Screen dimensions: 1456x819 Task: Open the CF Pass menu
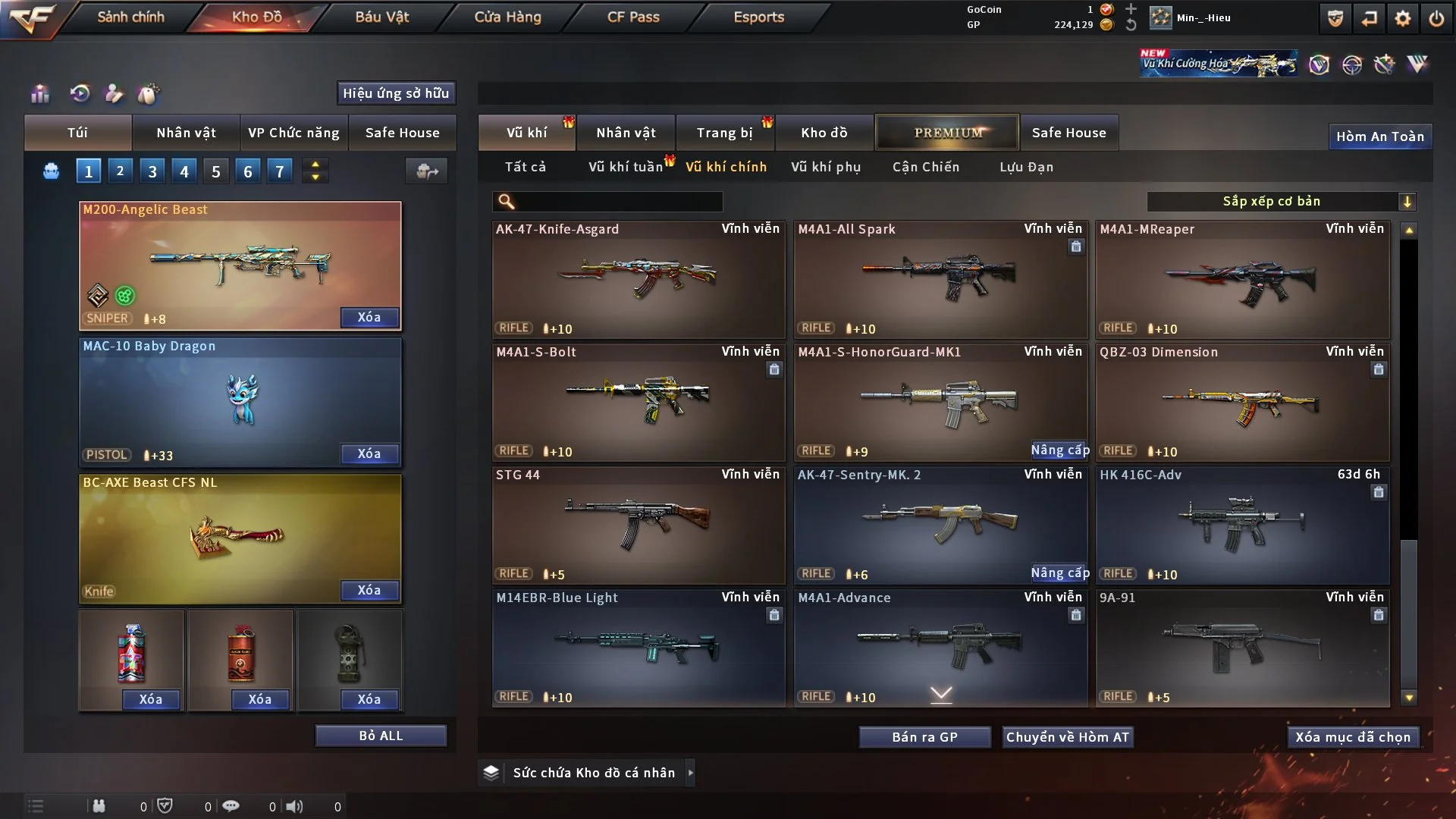click(633, 17)
